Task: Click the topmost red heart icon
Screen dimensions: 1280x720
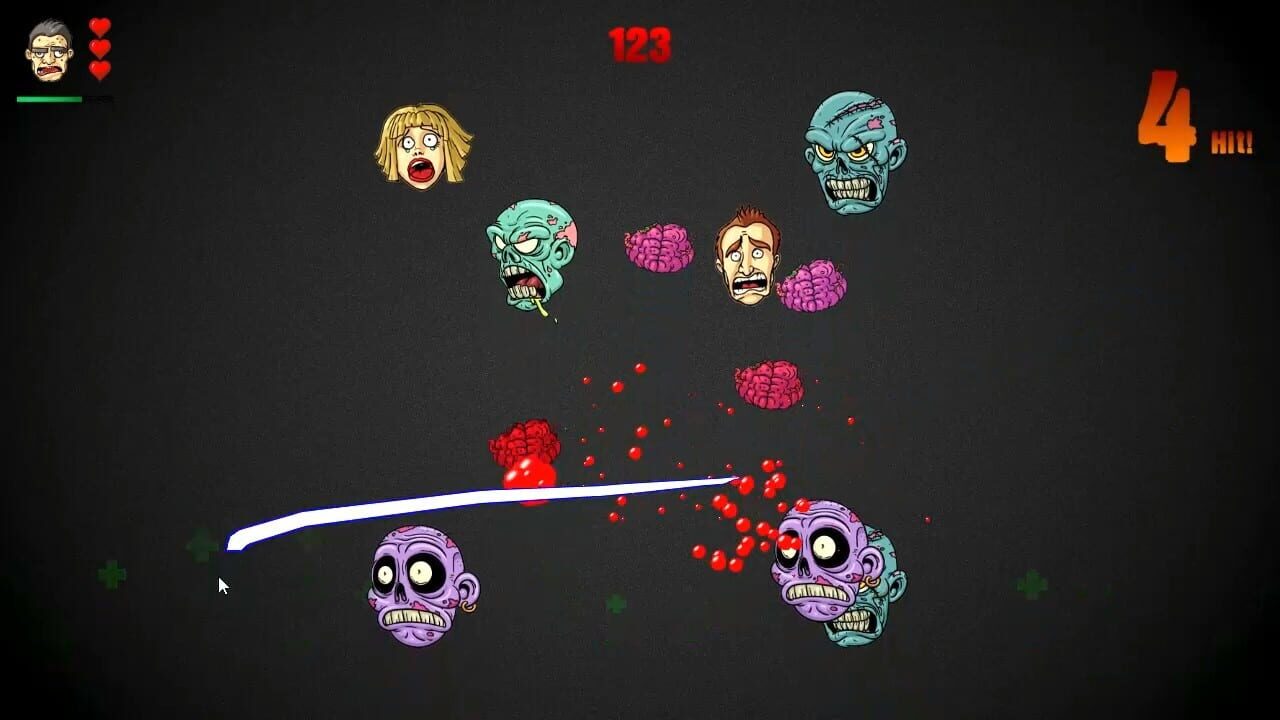Action: [100, 25]
